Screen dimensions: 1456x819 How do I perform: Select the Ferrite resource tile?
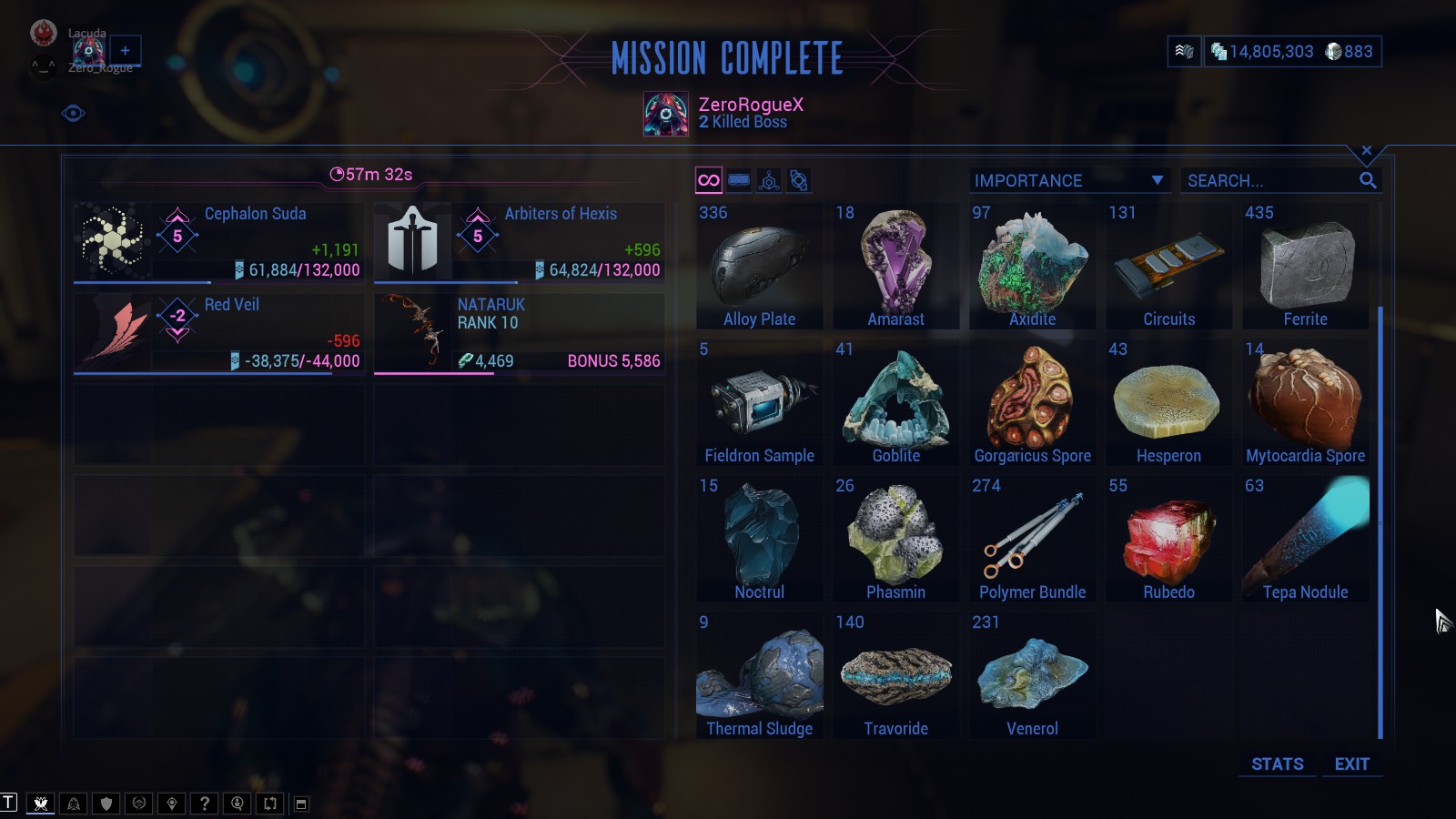coord(1306,266)
